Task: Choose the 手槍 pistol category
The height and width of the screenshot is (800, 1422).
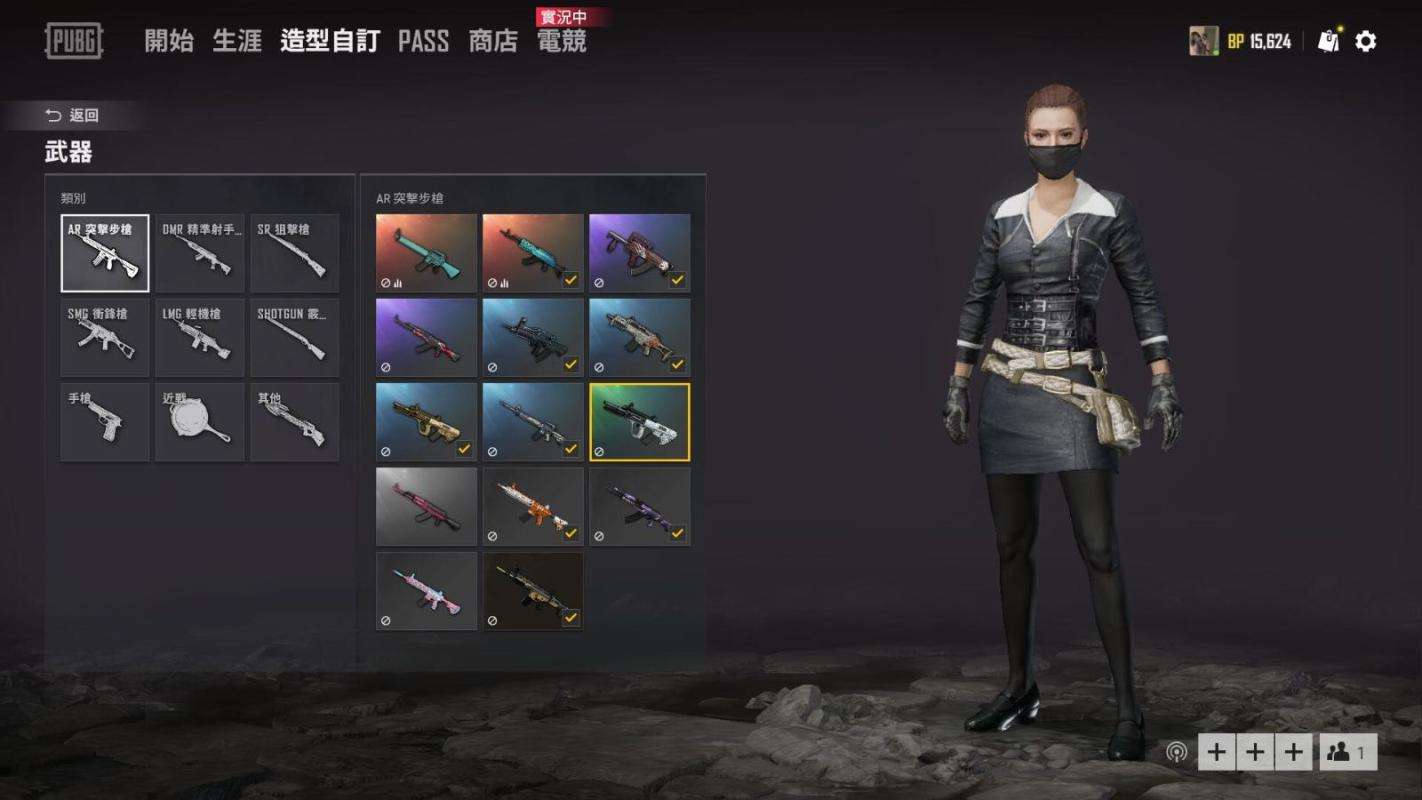Action: pos(105,421)
